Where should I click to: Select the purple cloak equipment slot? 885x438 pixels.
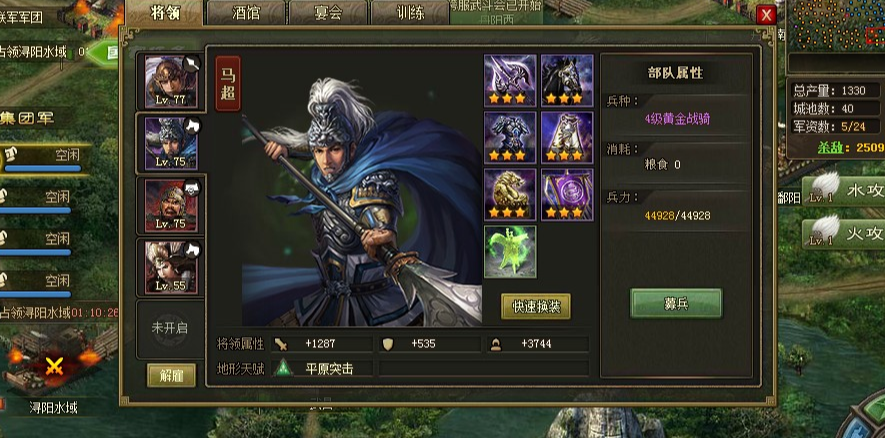567,137
